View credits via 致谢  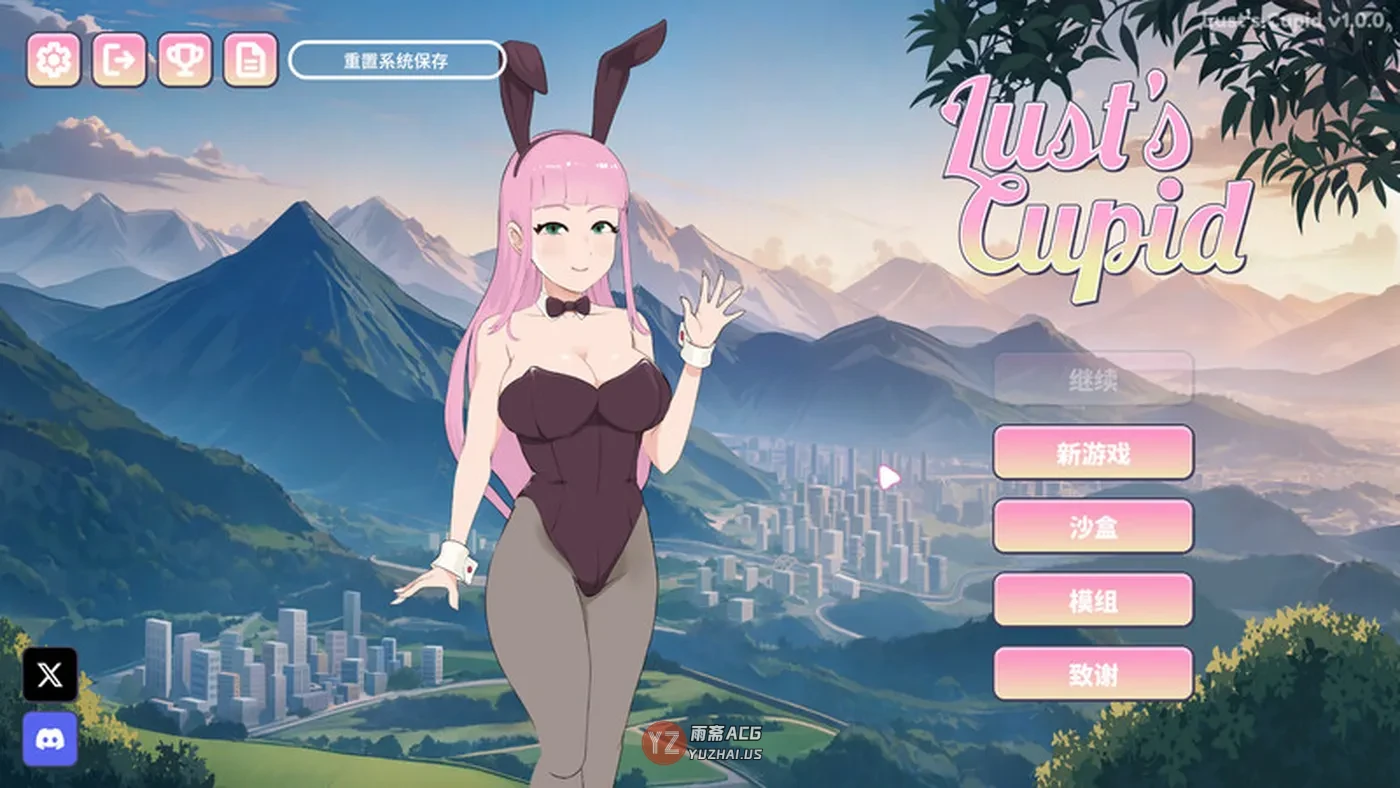pyautogui.click(x=1091, y=675)
